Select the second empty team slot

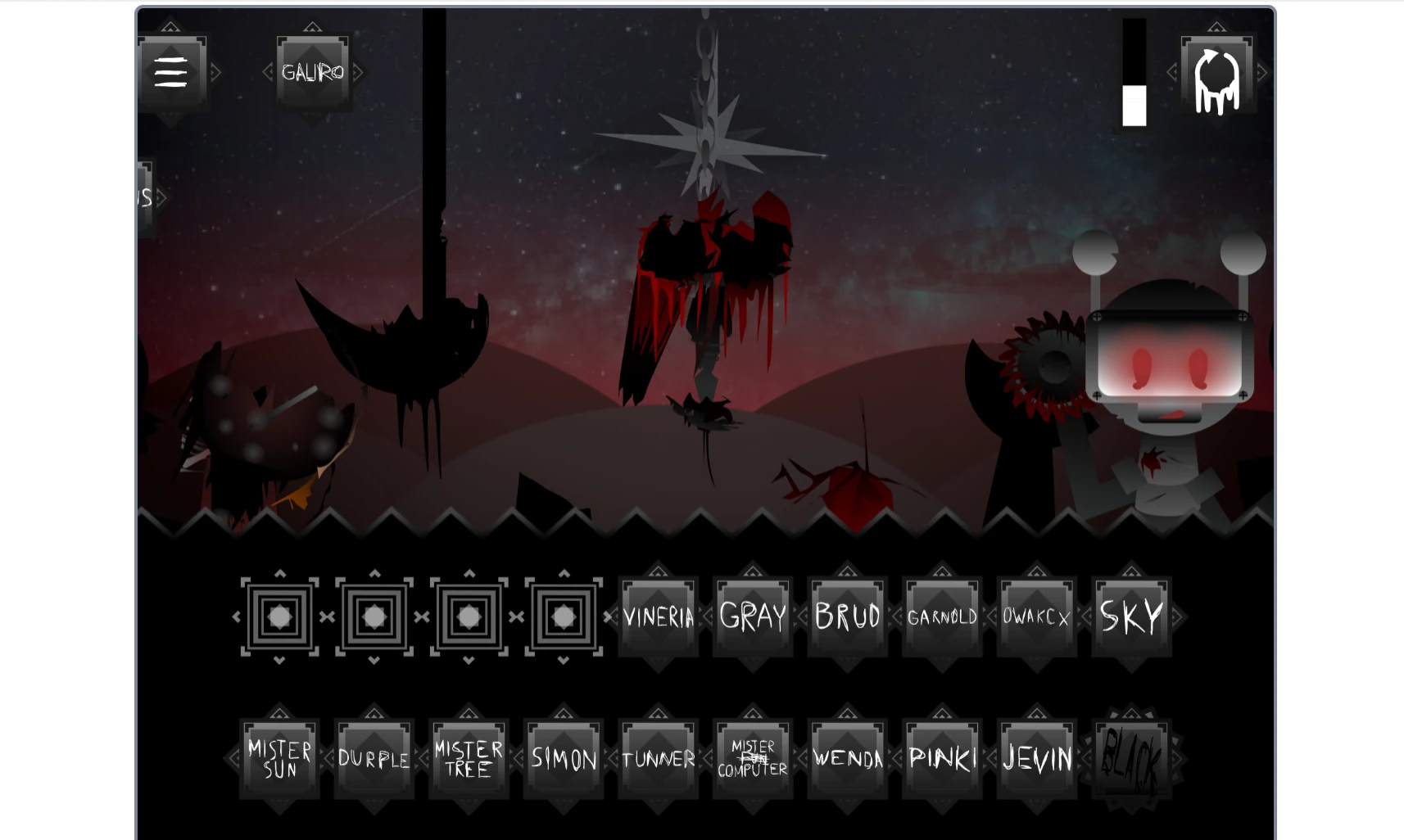tap(374, 616)
